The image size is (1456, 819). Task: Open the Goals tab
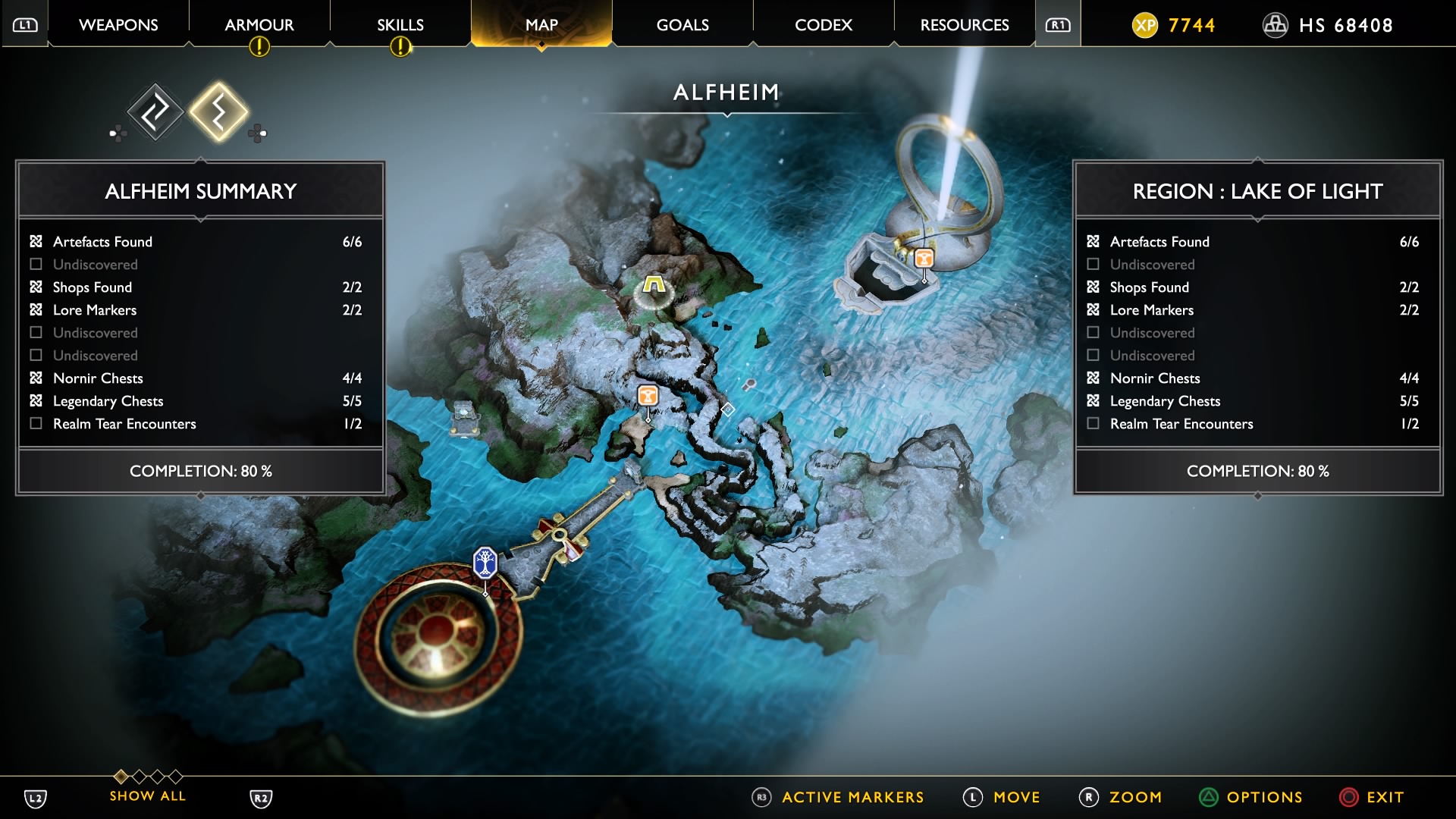pos(682,25)
